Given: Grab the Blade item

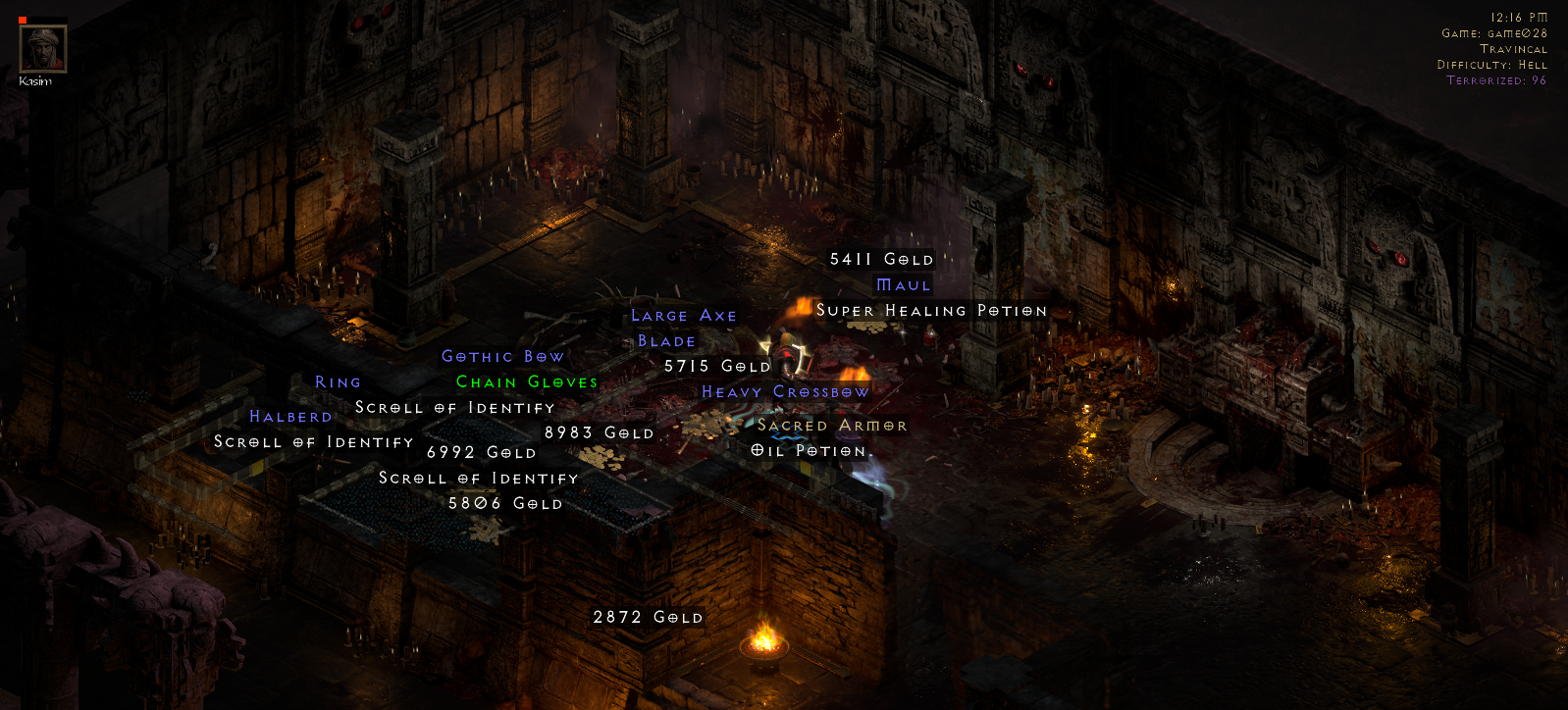Looking at the screenshot, I should click(x=665, y=340).
